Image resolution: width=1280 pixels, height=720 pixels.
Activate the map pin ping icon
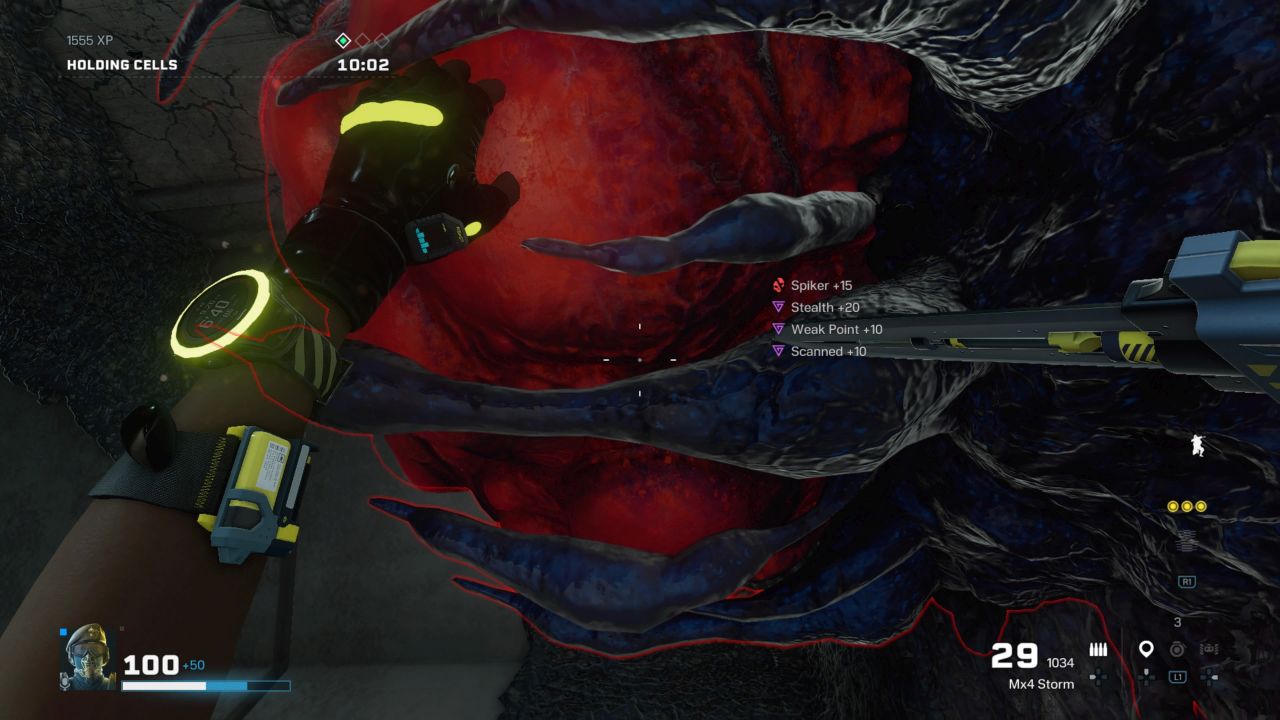pyautogui.click(x=1146, y=650)
